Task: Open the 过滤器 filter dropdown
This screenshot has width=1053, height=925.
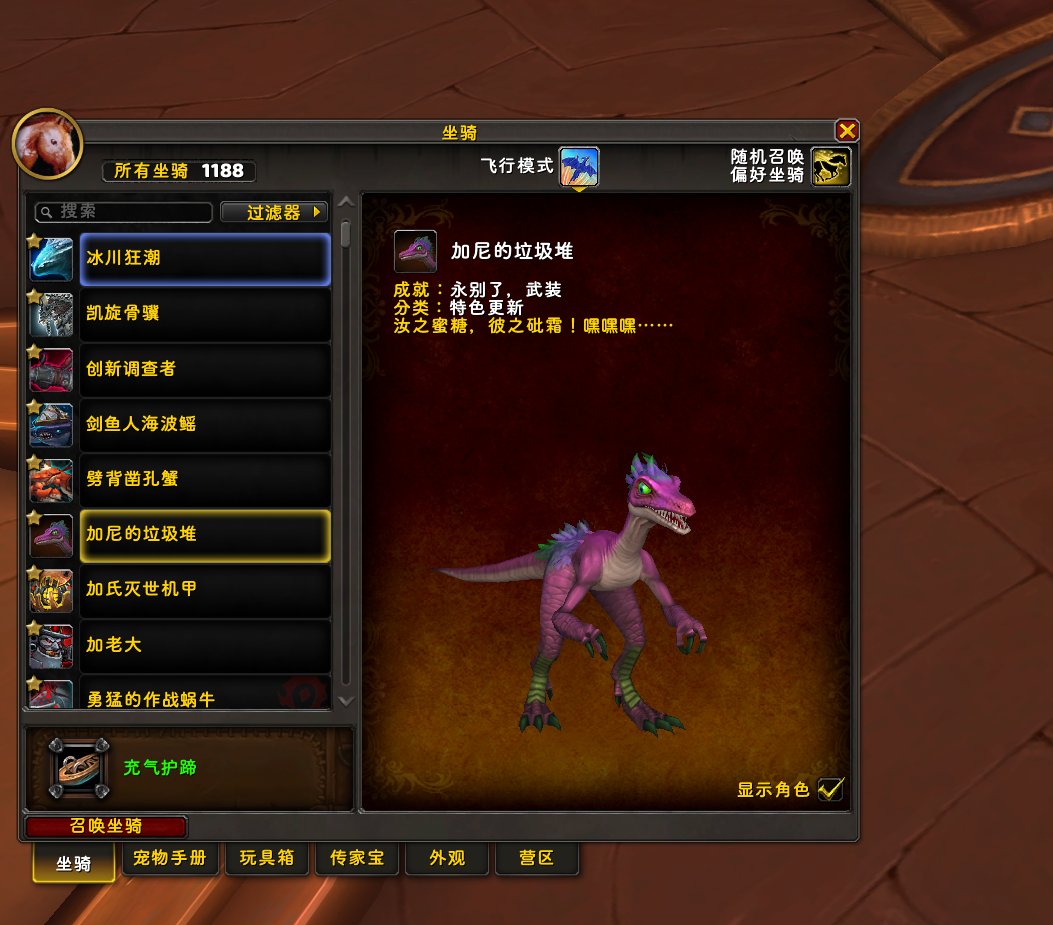Action: tap(274, 212)
